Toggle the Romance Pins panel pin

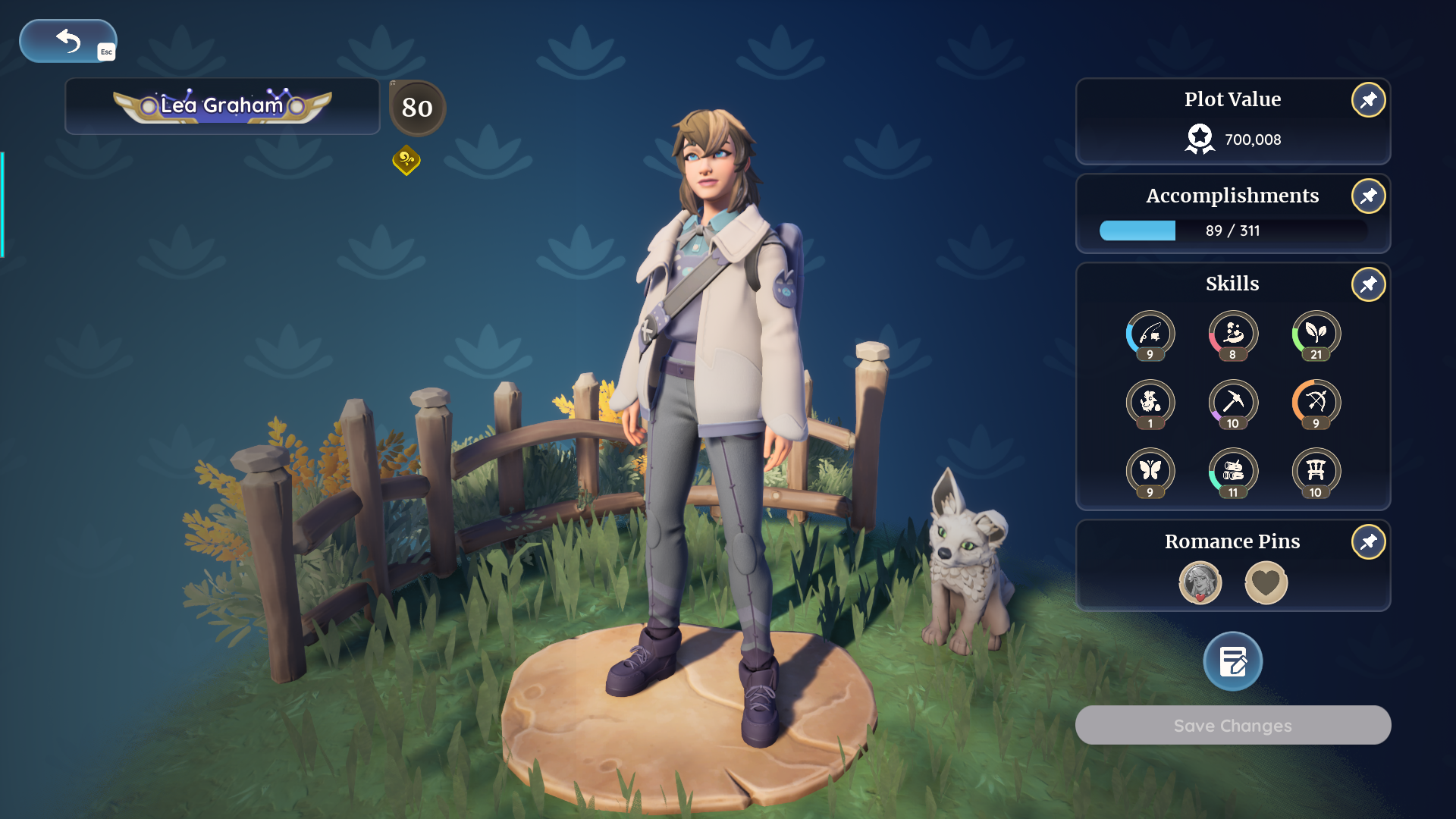1367,541
